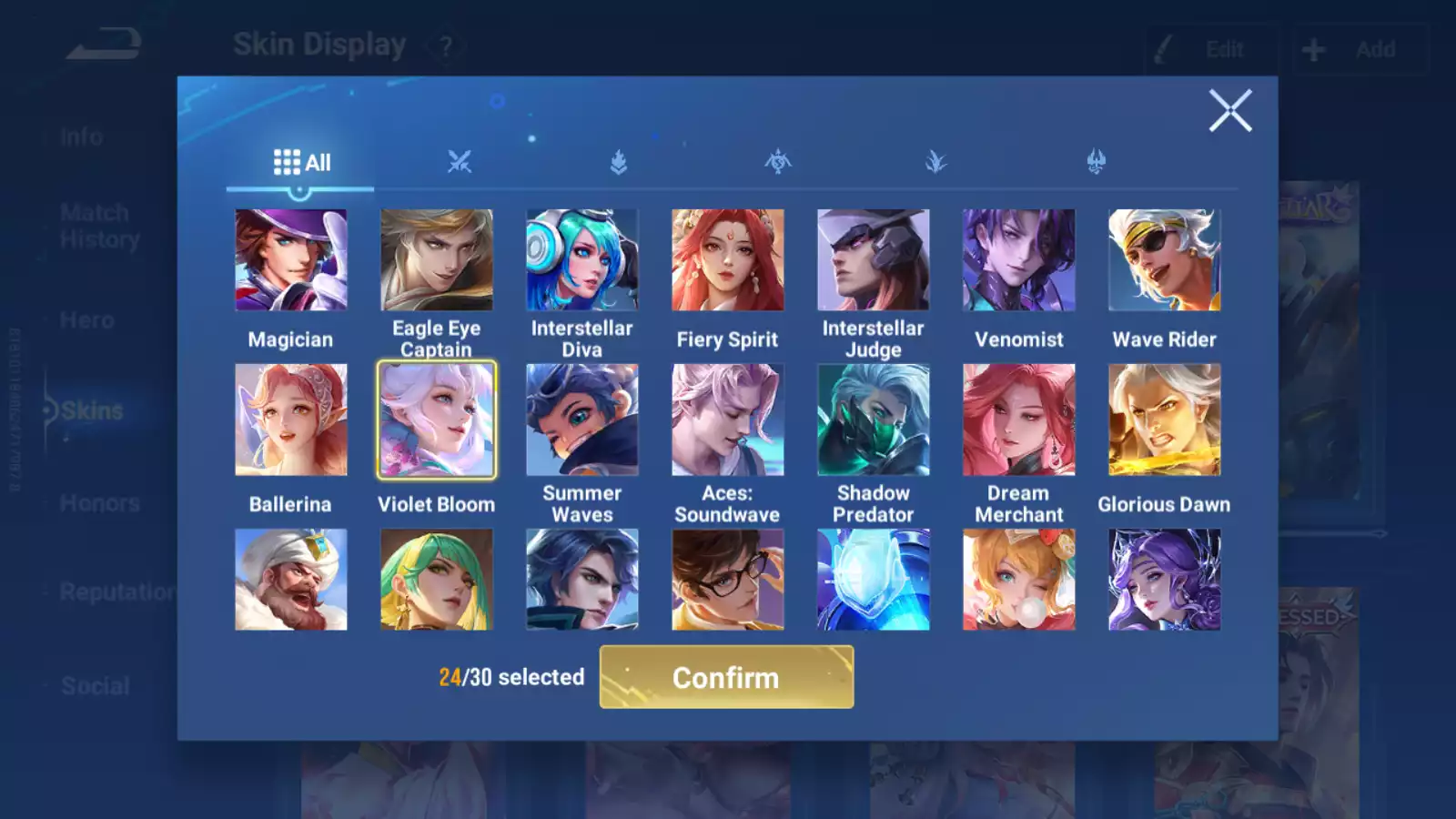The height and width of the screenshot is (819, 1456).
Task: Pick the Interstellar Diva skin
Action: tap(581, 260)
